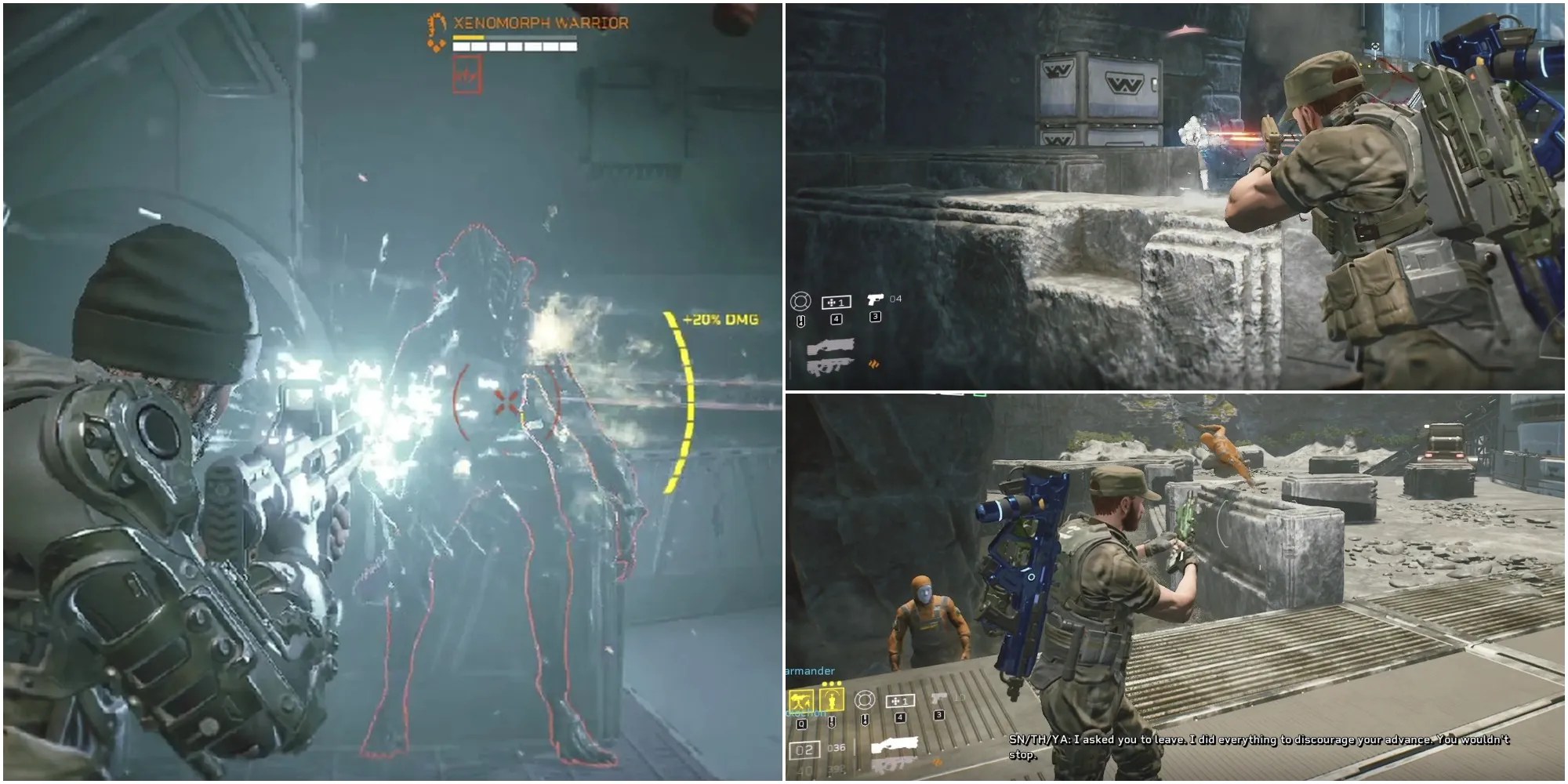Click the shotgun weapon icon in the loadout
The height and width of the screenshot is (784, 1568).
[831, 347]
